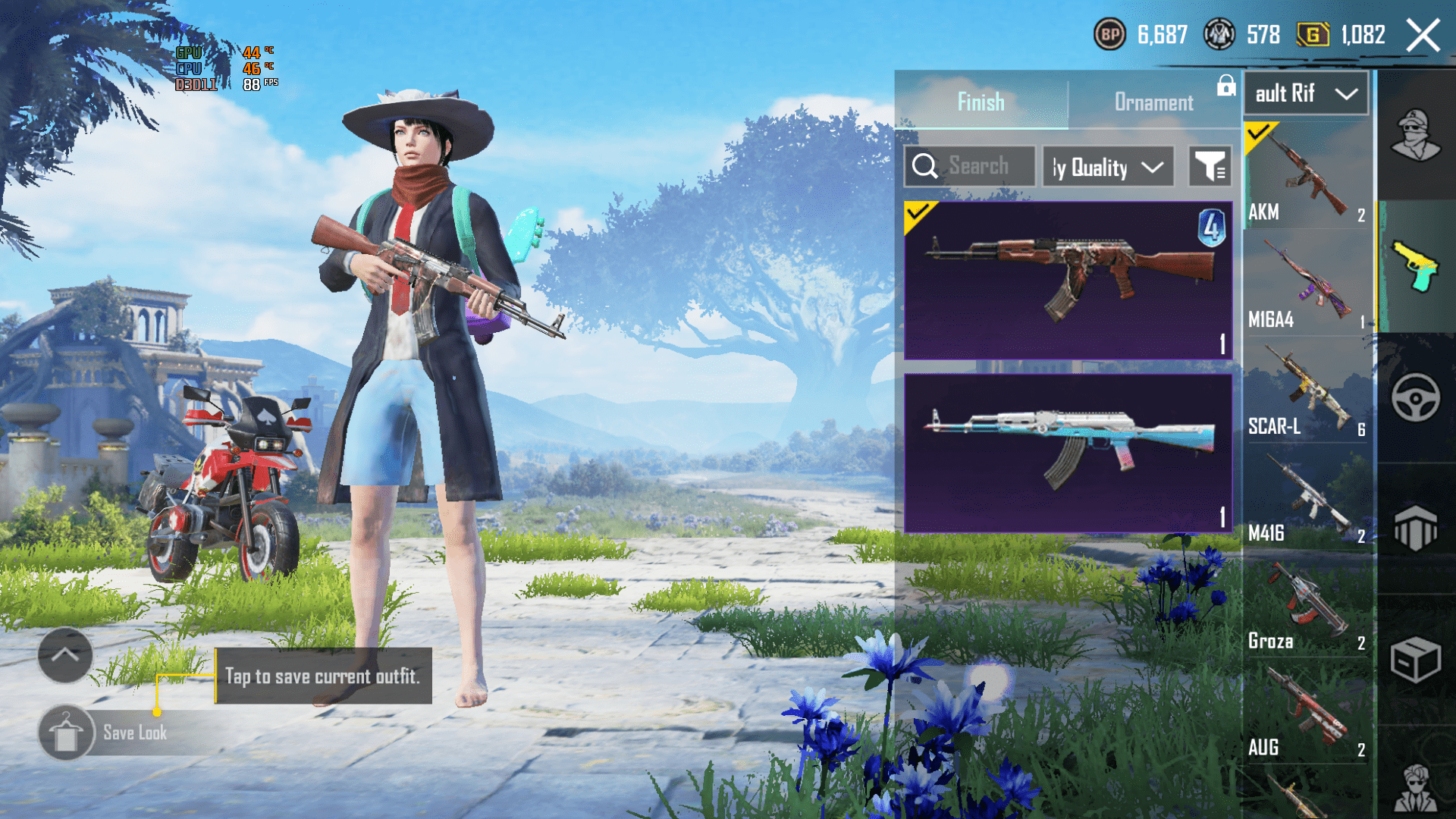The width and height of the screenshot is (1456, 819).
Task: Select M16A4 in the weapon list
Action: pos(1306,284)
